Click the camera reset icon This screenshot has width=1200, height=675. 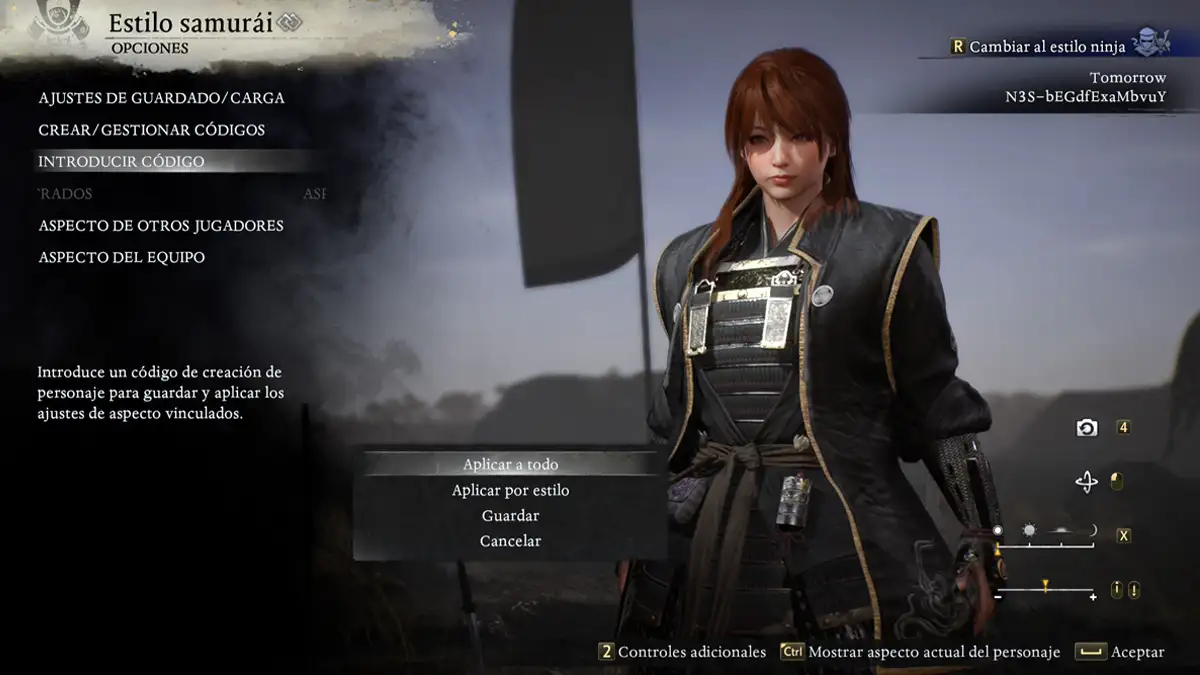tap(1087, 428)
